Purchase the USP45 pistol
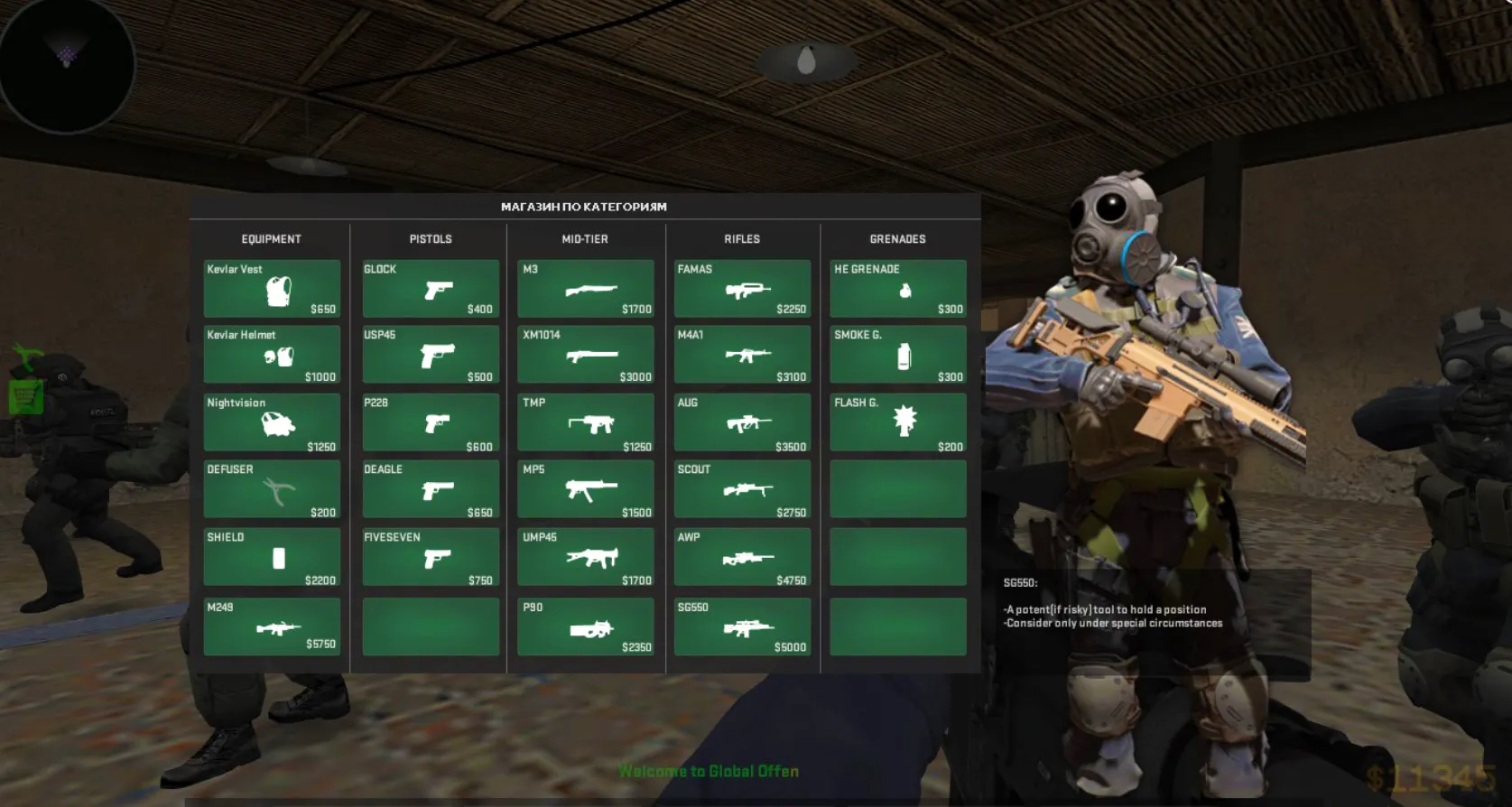This screenshot has width=1512, height=807. pos(431,356)
